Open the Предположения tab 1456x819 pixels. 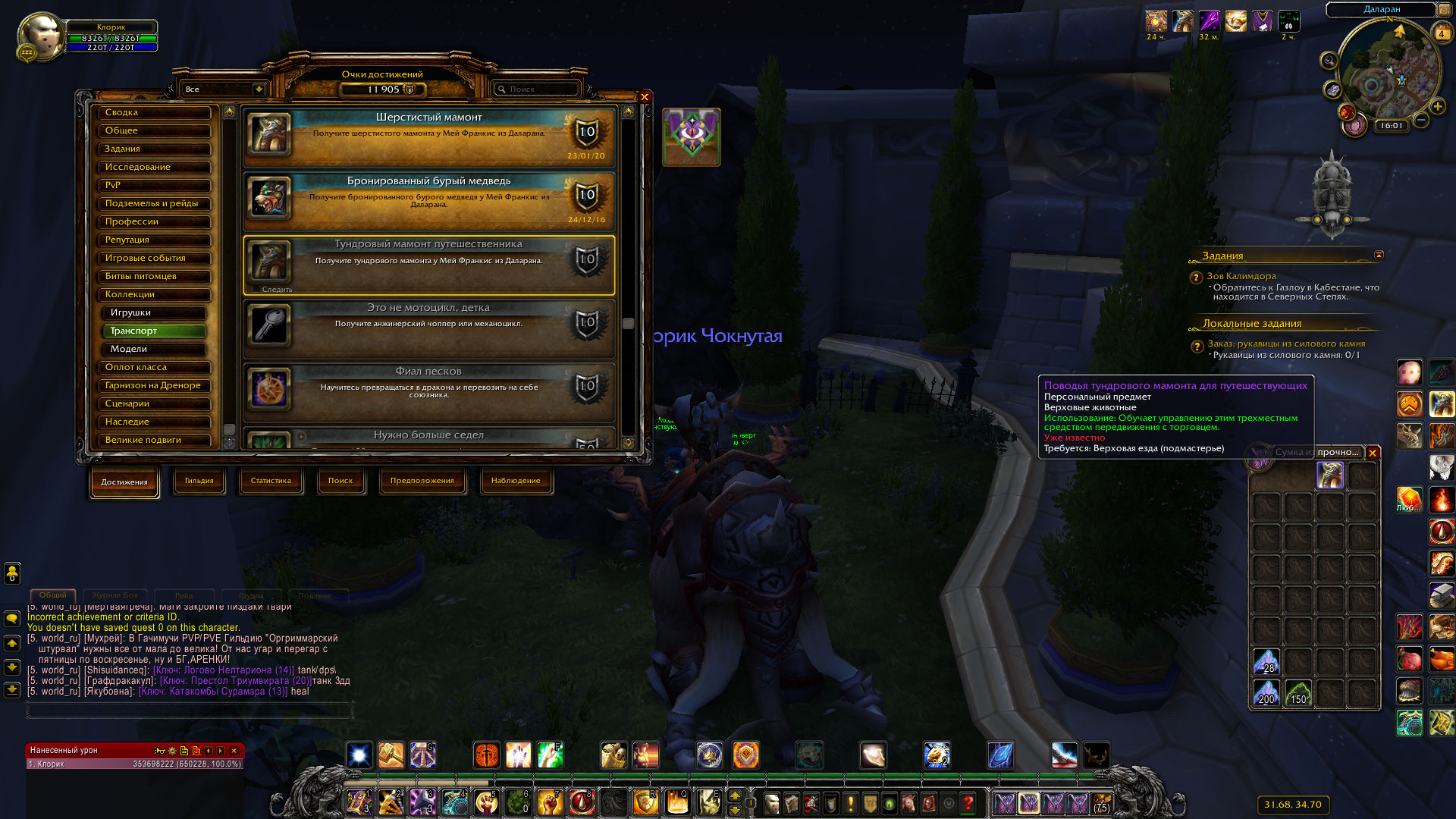pos(422,481)
